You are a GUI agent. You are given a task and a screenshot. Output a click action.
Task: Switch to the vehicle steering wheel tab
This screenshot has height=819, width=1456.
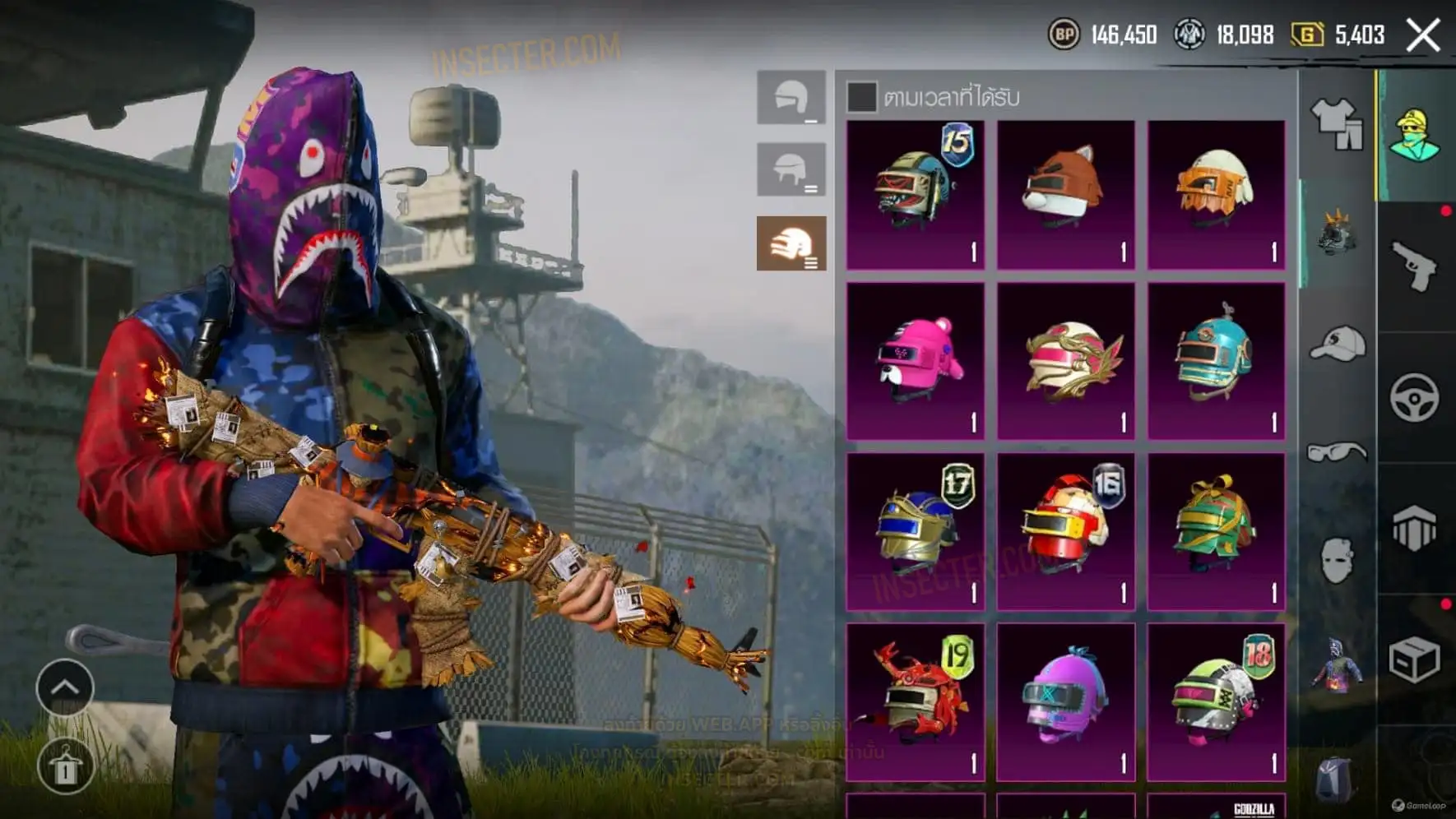[1415, 398]
